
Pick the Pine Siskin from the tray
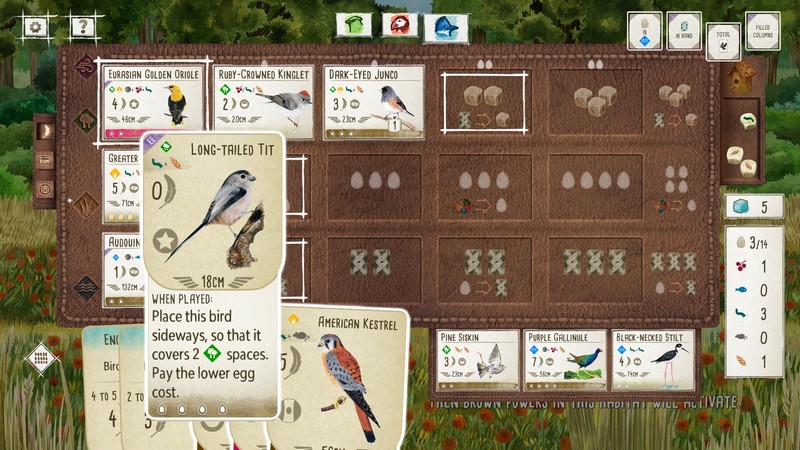[x=478, y=360]
